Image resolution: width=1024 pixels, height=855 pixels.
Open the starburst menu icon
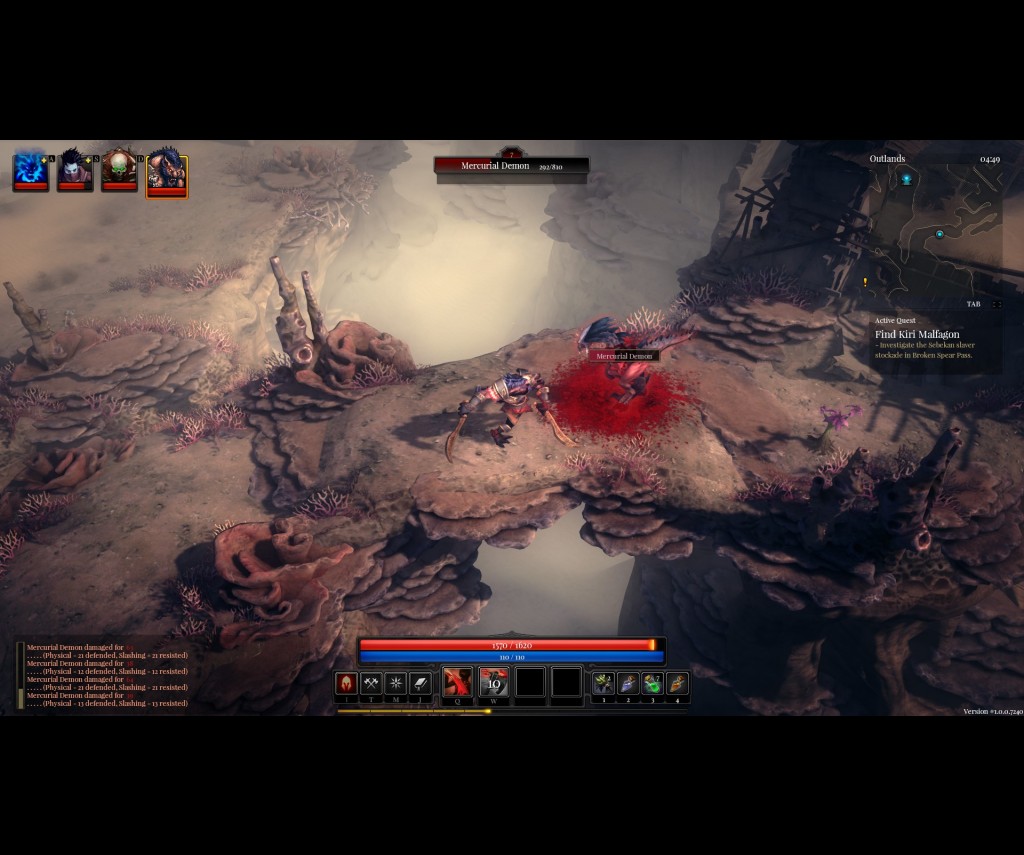click(x=396, y=683)
